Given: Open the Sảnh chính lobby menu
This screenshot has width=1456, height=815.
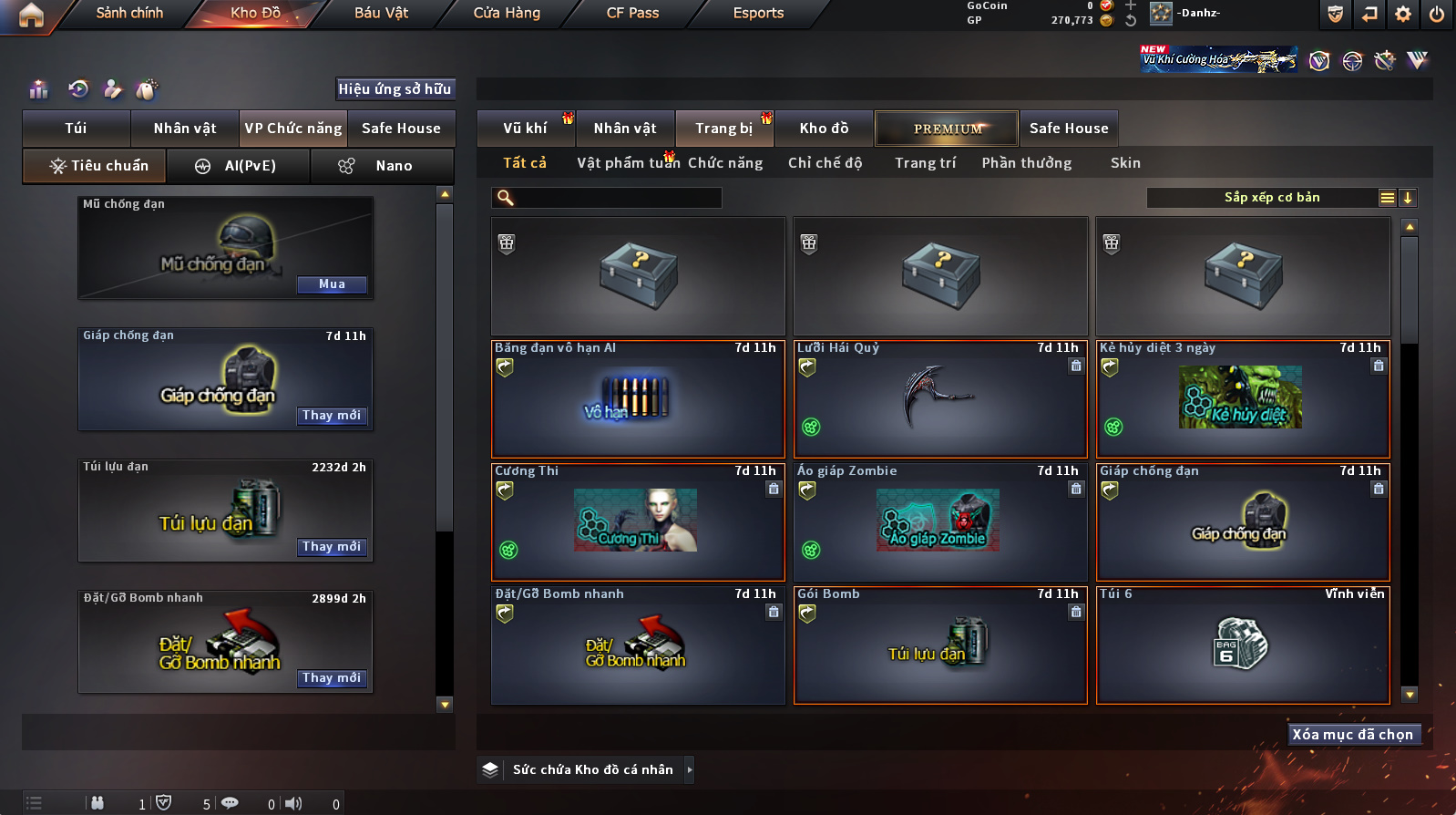Looking at the screenshot, I should pyautogui.click(x=129, y=13).
